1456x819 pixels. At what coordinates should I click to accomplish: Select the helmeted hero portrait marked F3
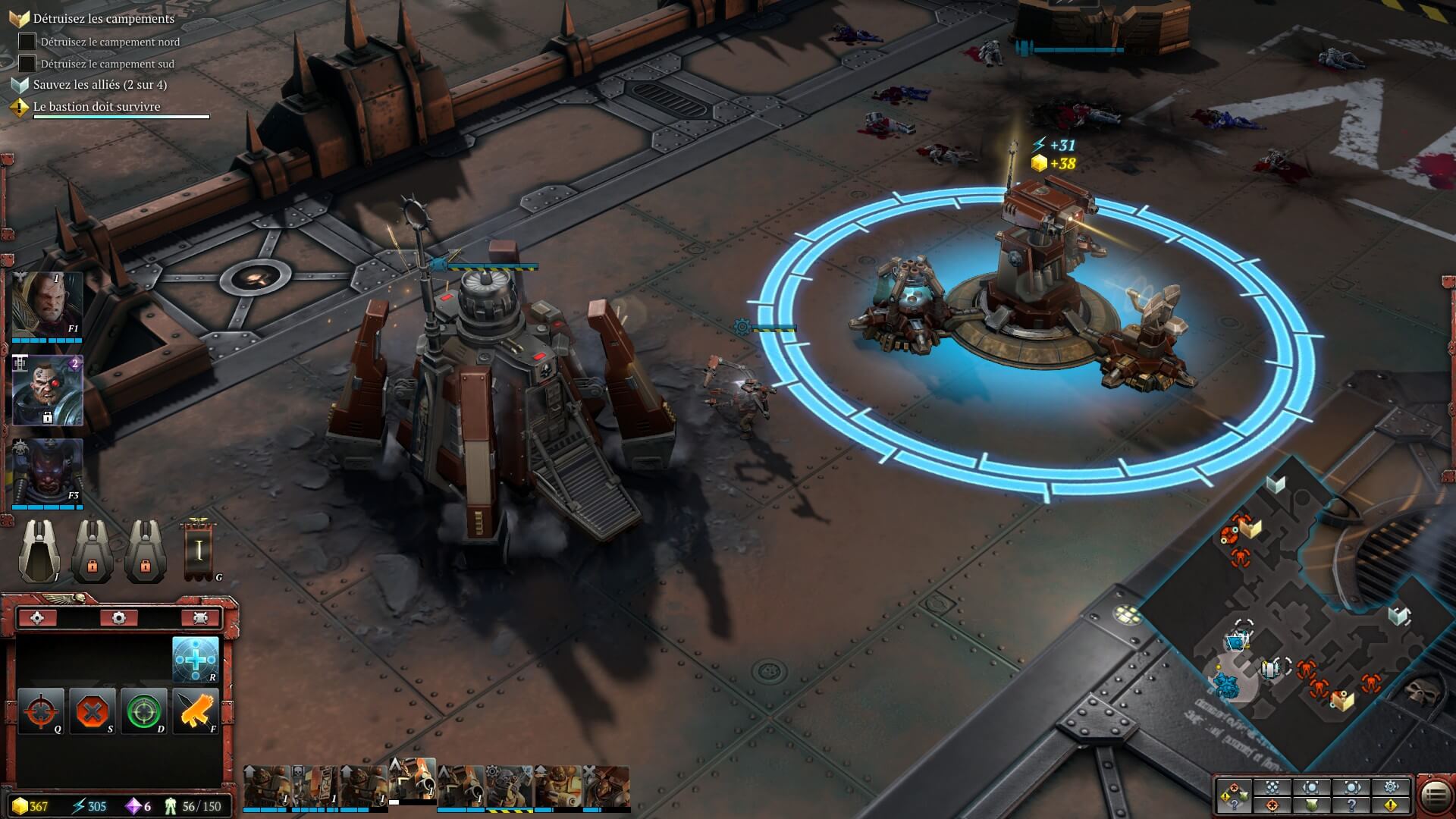point(47,473)
